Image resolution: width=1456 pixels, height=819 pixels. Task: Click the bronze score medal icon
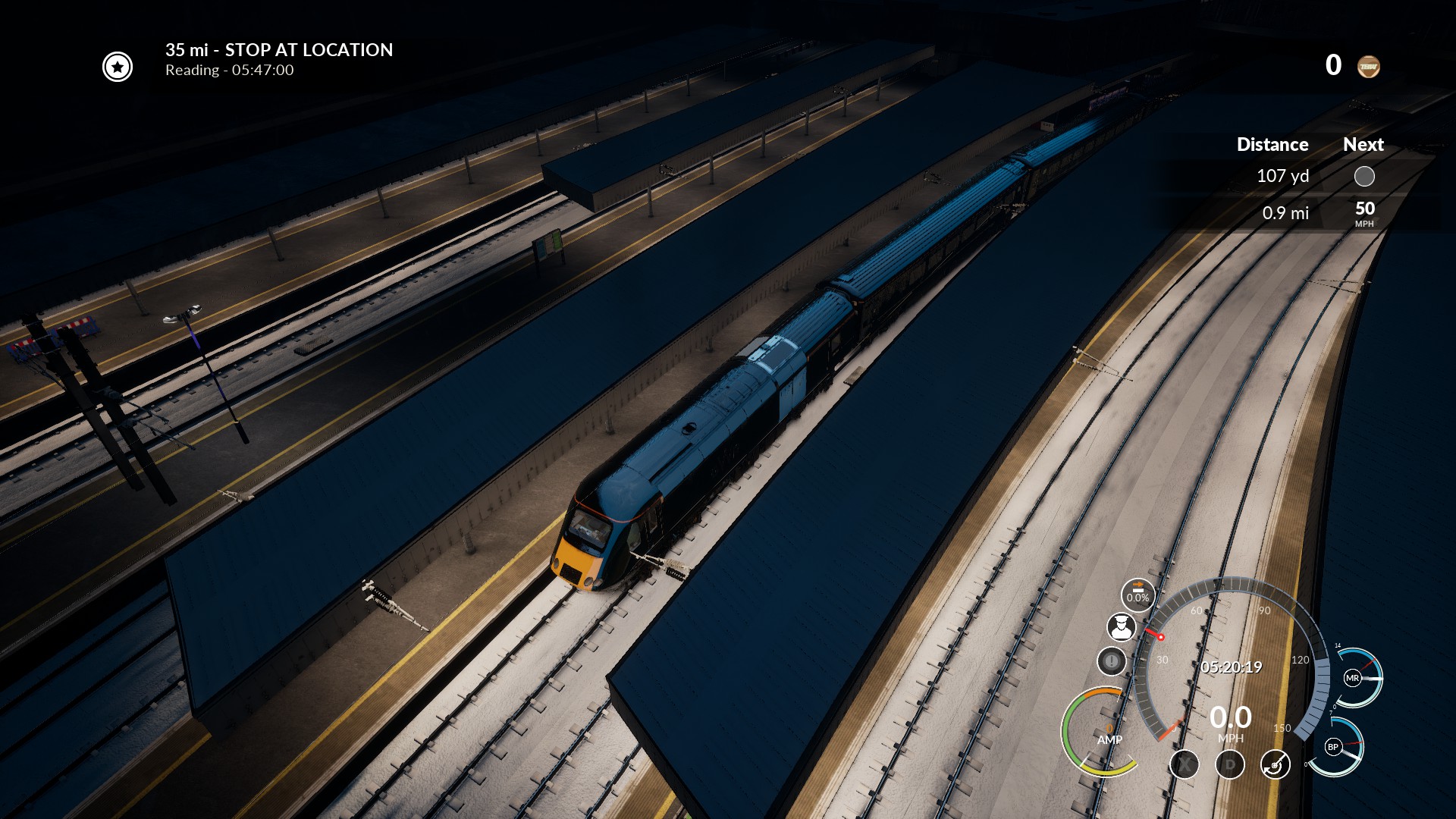[1368, 67]
